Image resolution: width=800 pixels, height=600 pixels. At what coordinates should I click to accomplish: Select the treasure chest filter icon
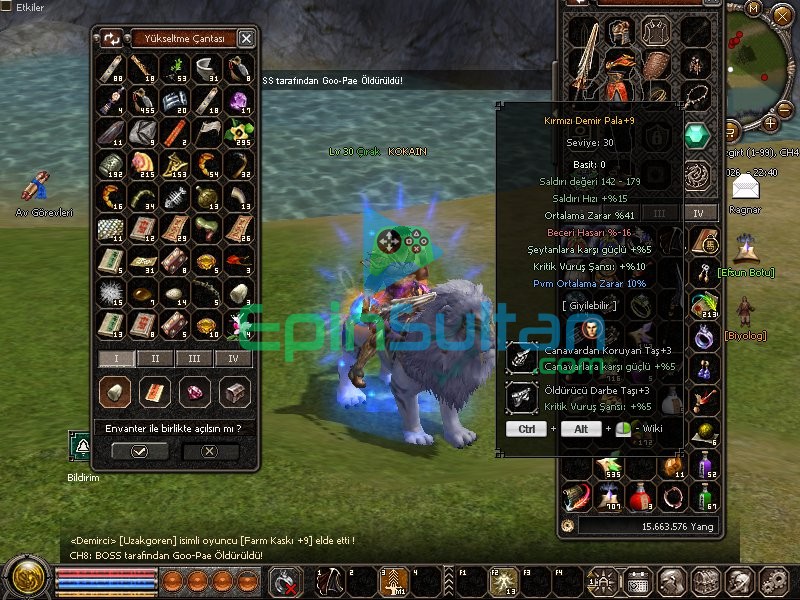click(234, 392)
